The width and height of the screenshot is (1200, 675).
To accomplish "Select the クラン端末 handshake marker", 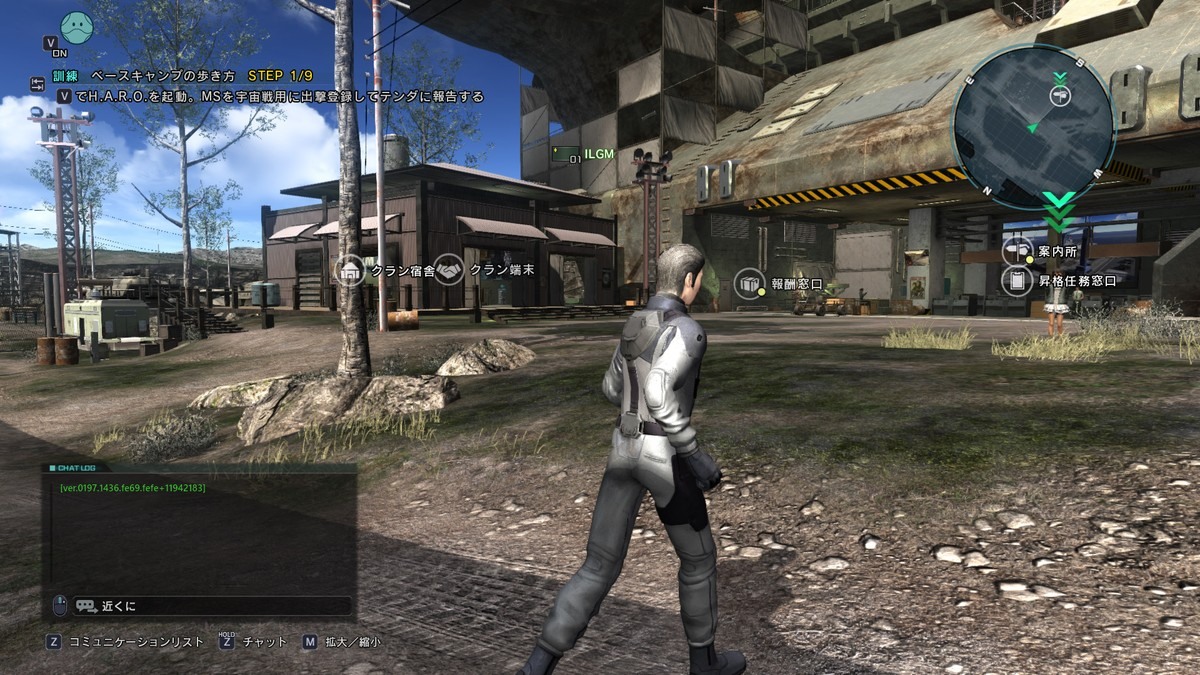I will (x=449, y=270).
